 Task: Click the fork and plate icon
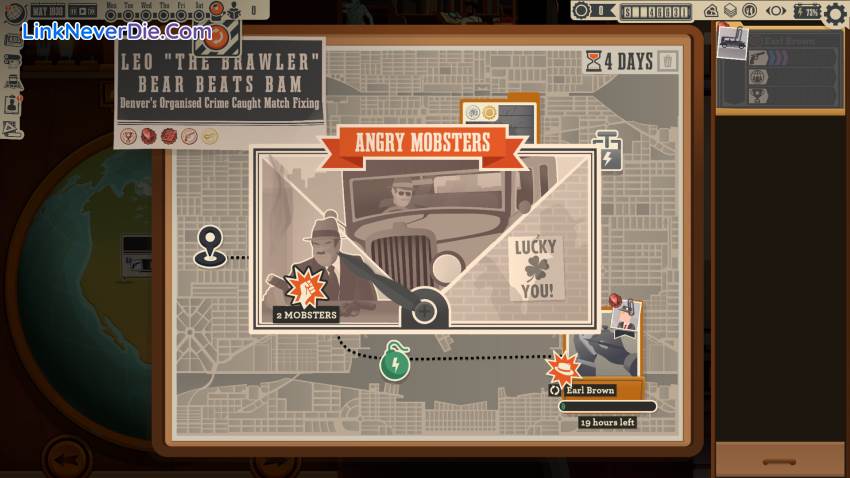(749, 12)
